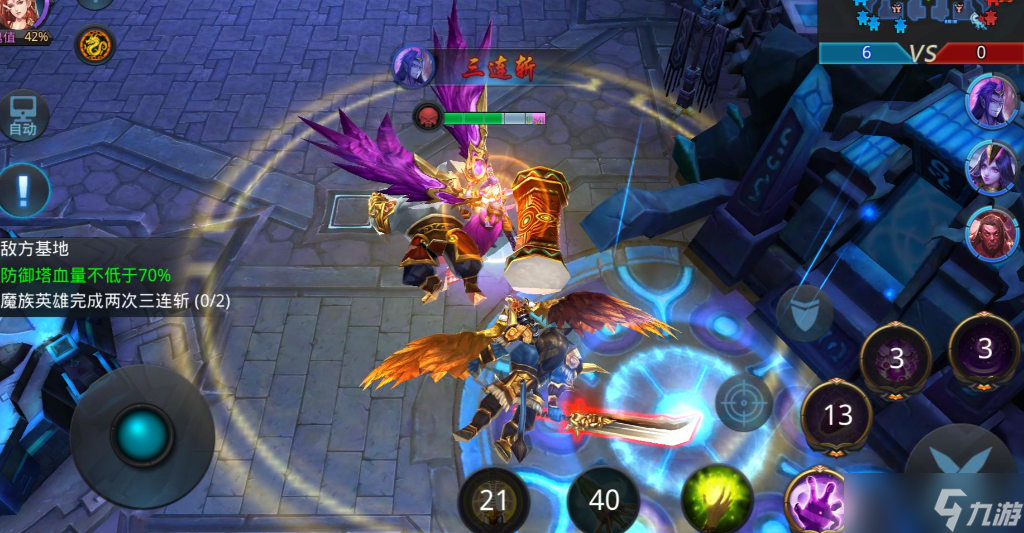Image resolution: width=1024 pixels, height=533 pixels.
Task: Select the female hero portrait with golden horn
Action: click(990, 166)
